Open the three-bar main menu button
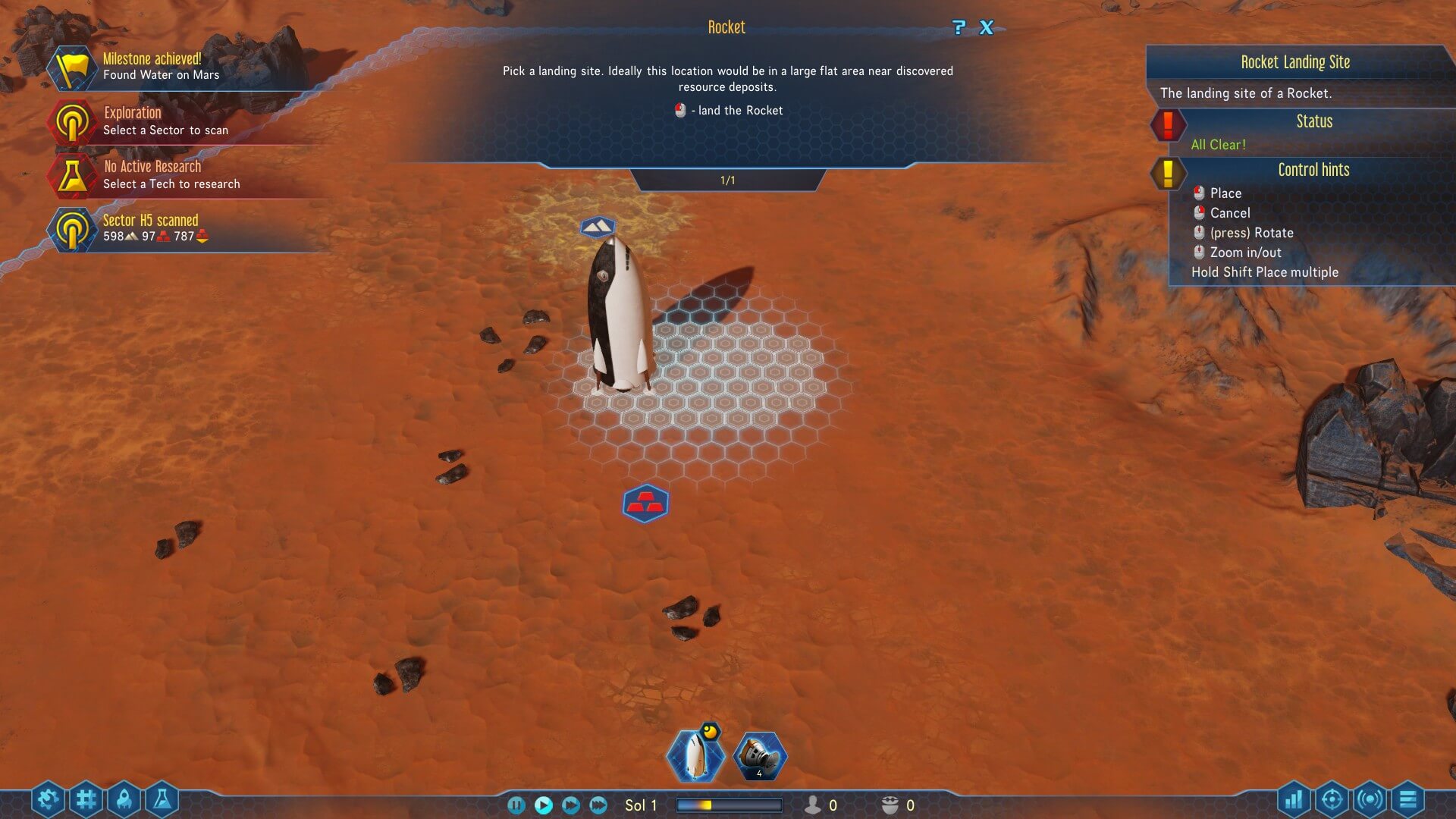This screenshot has width=1456, height=819. tap(1408, 799)
